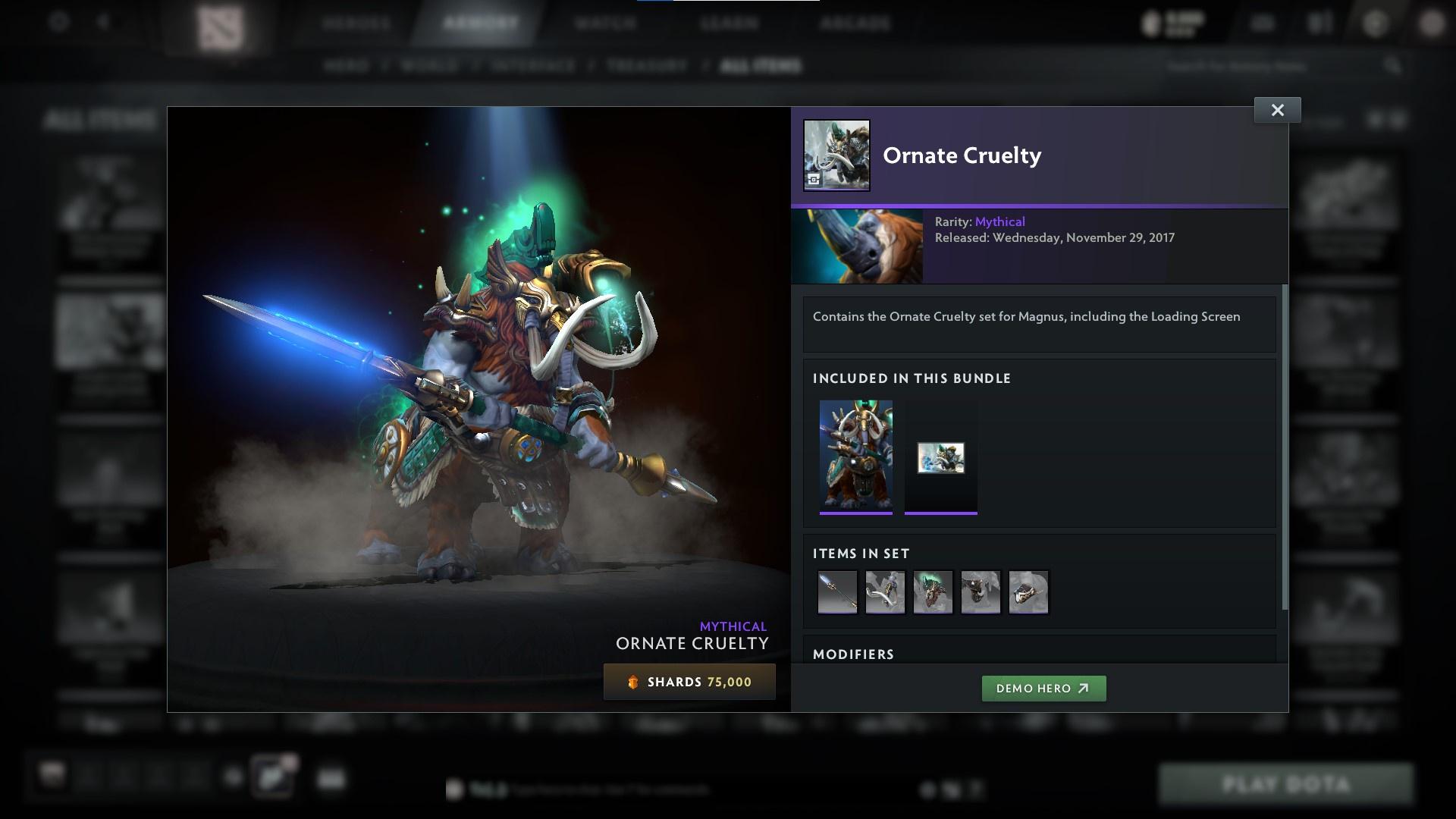Click the Ornate Cruelty bundle icon in header
This screenshot has height=819, width=1456.
tap(836, 155)
